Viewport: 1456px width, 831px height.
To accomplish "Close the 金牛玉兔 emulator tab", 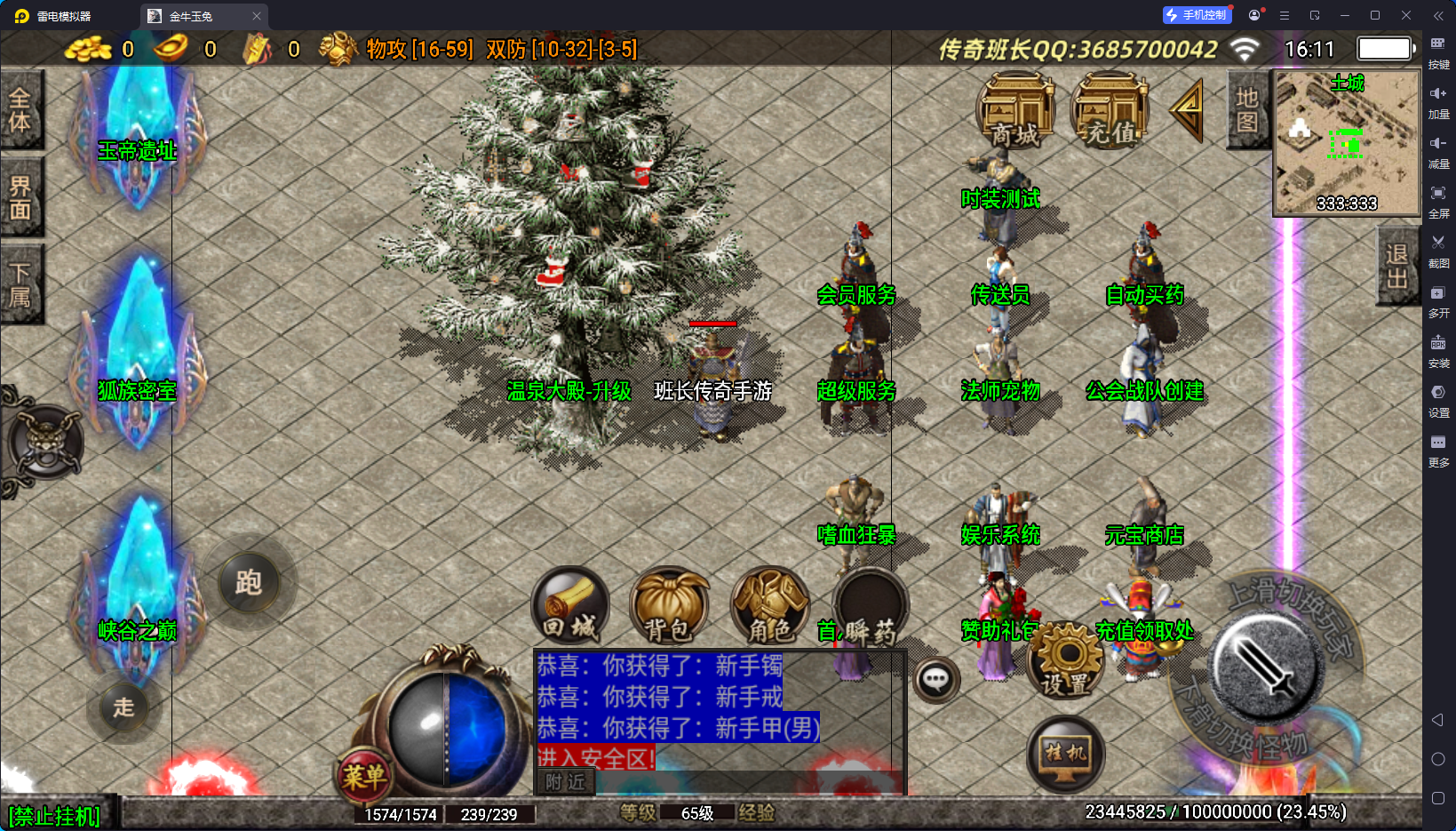I will [257, 16].
